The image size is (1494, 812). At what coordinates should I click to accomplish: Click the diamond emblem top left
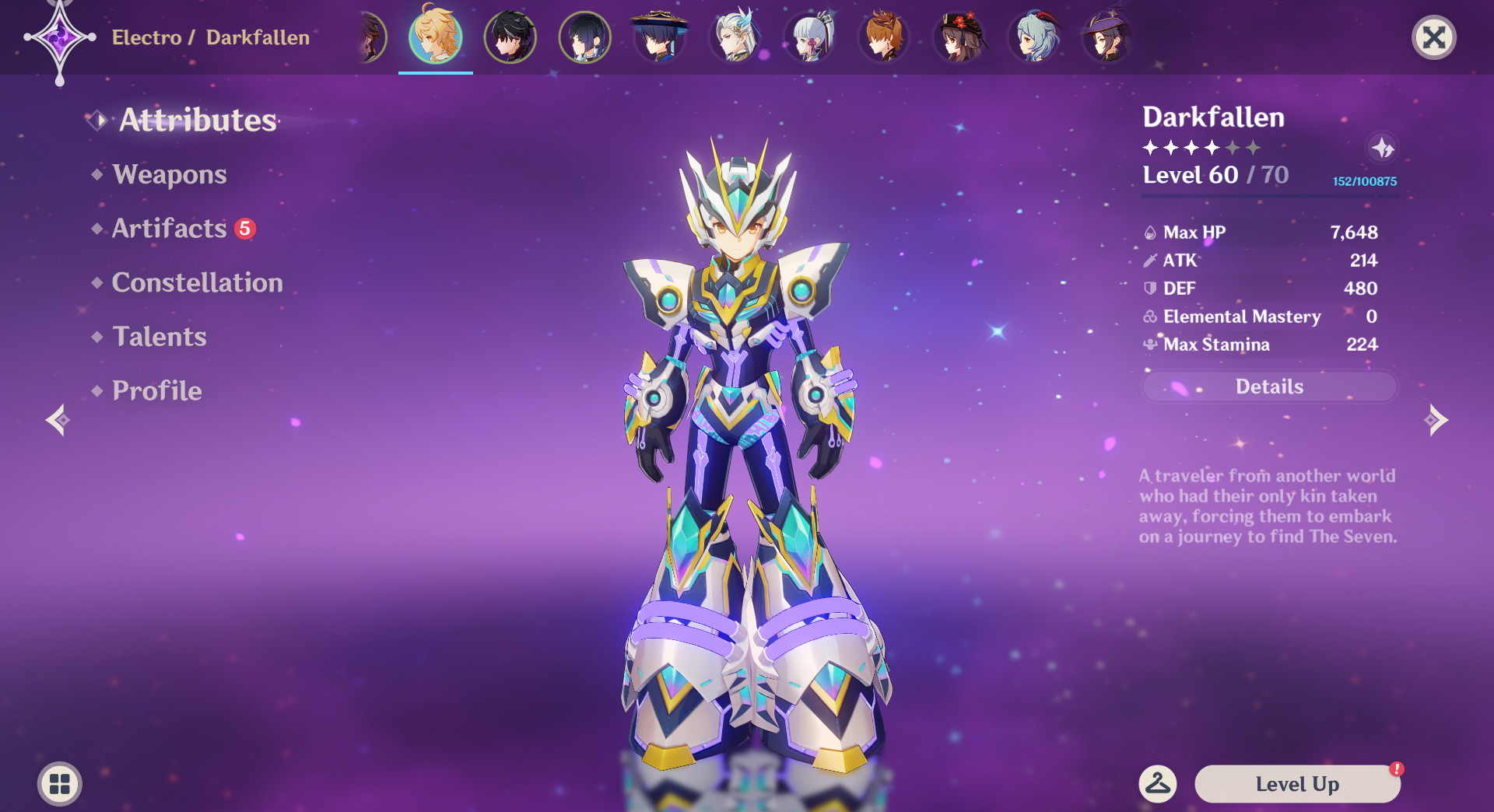coord(61,37)
